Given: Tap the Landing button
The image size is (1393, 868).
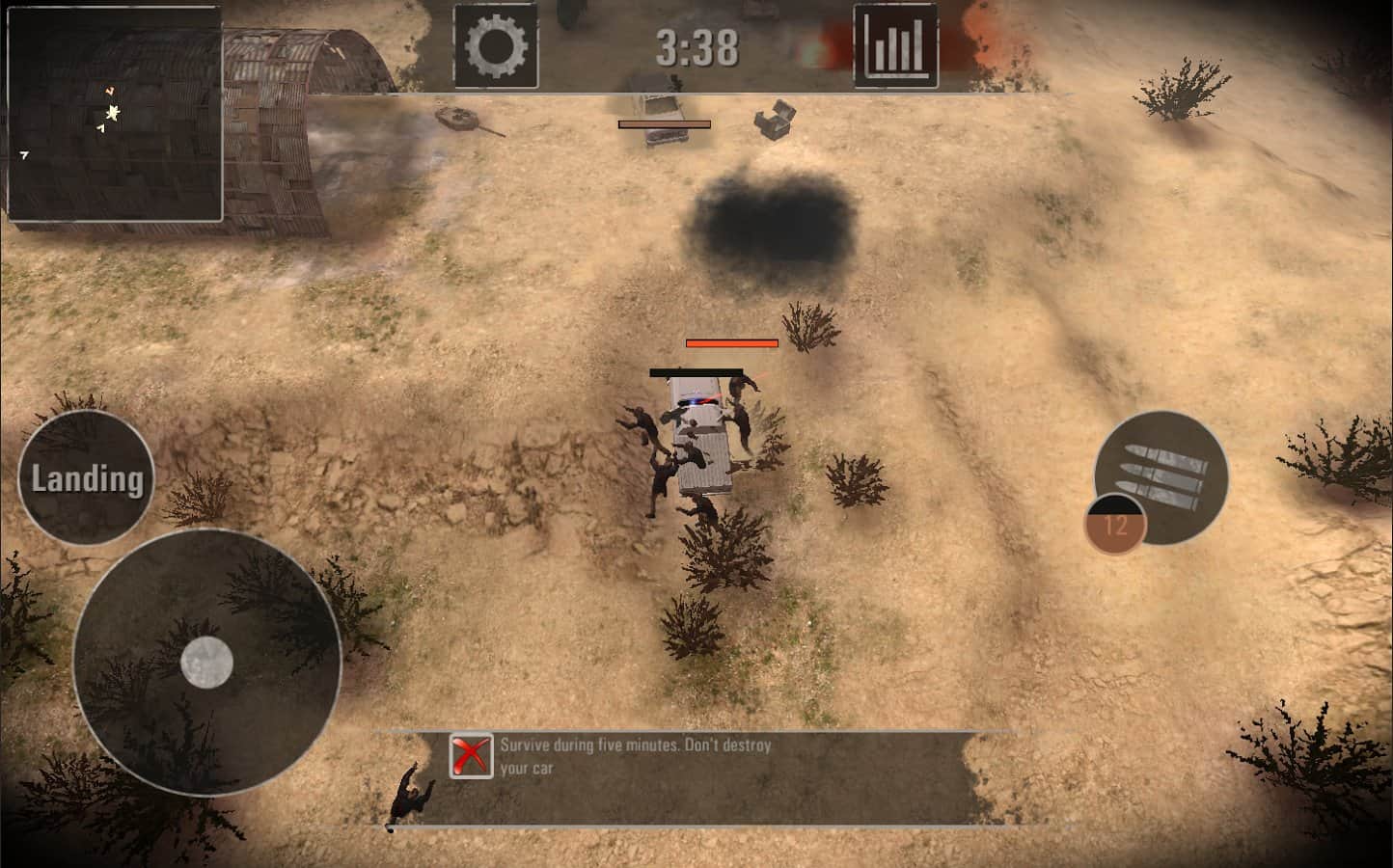Looking at the screenshot, I should tap(87, 478).
